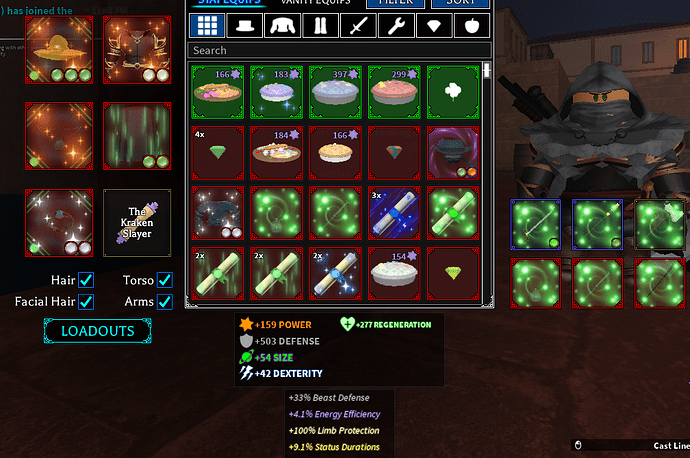
Task: Filter inventory by sword weapons
Action: 357,25
